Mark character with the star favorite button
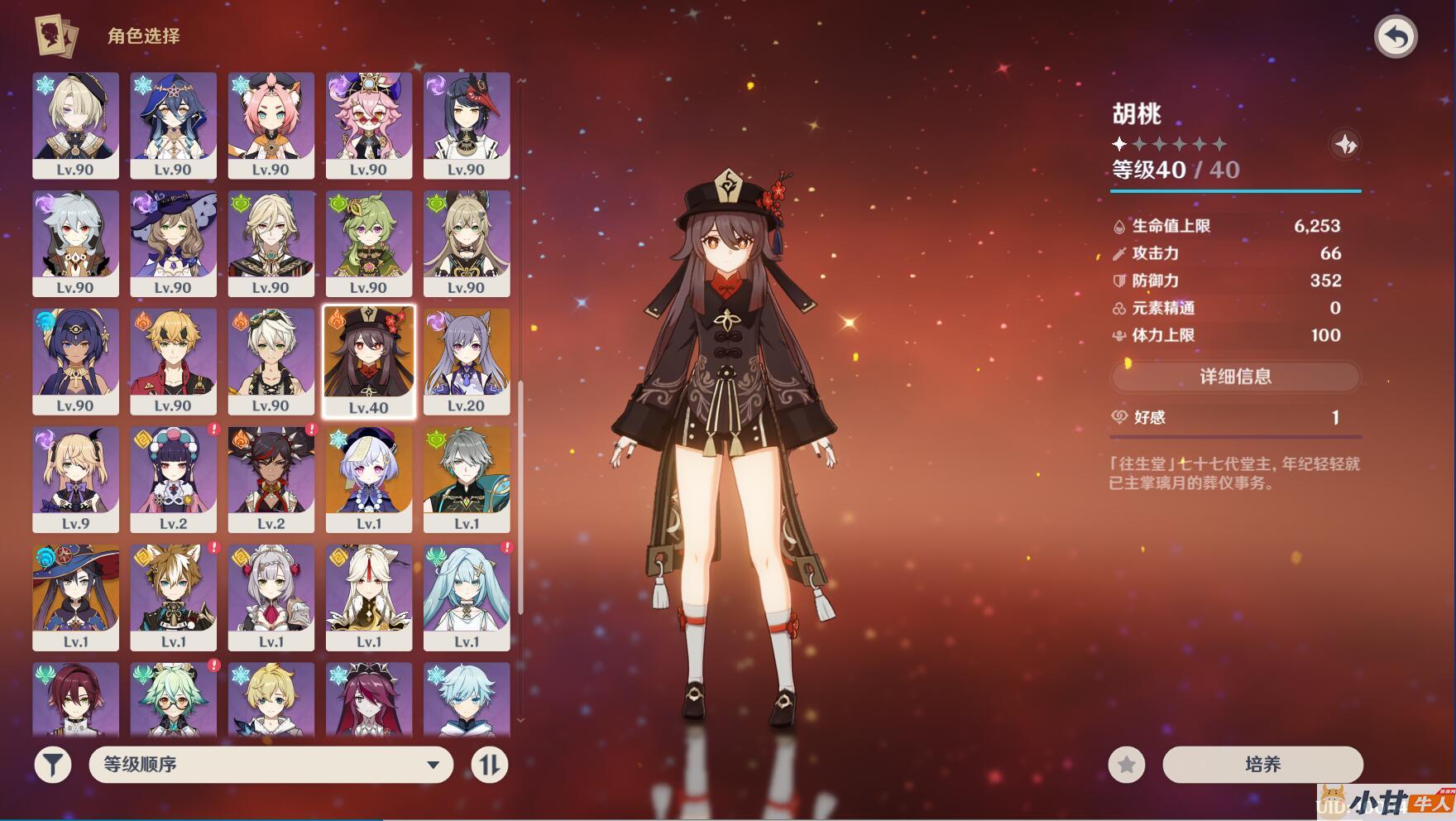The width and height of the screenshot is (1456, 821). click(x=1127, y=764)
